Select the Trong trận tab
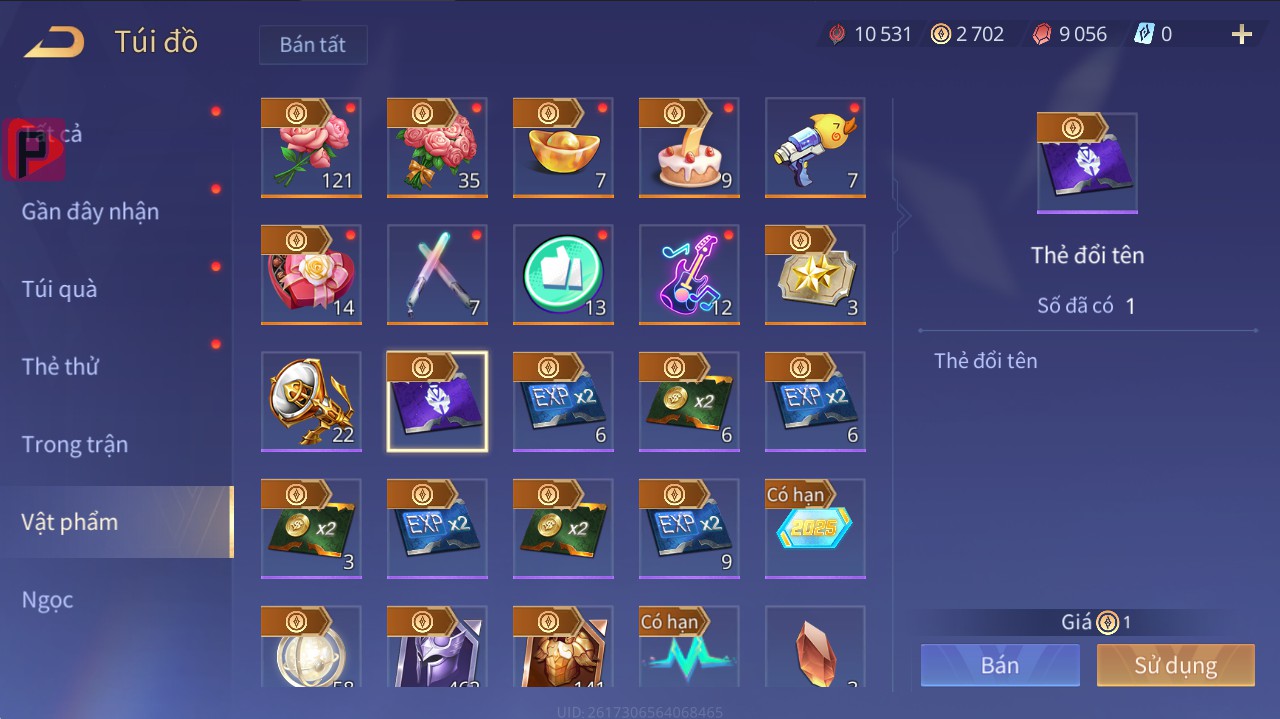1280x719 pixels. pos(75,444)
